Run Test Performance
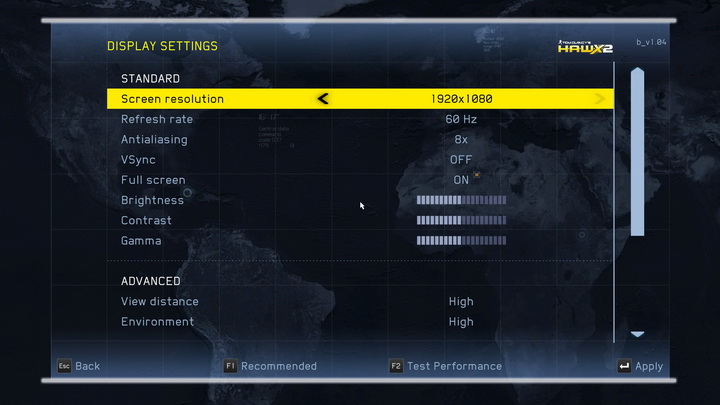Viewport: 720px width, 405px height. pos(446,366)
